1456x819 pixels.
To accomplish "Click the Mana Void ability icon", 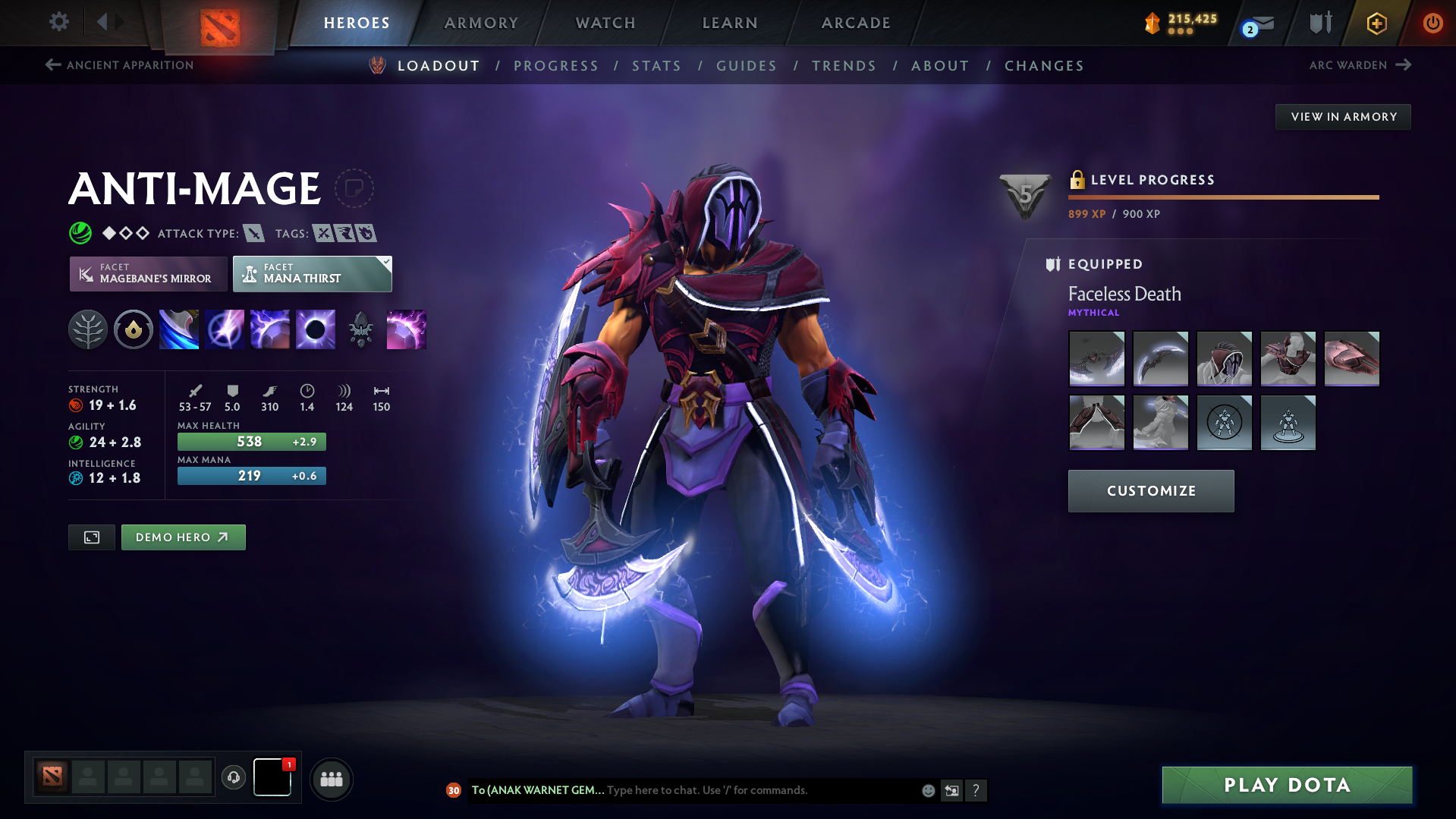I will 316,329.
